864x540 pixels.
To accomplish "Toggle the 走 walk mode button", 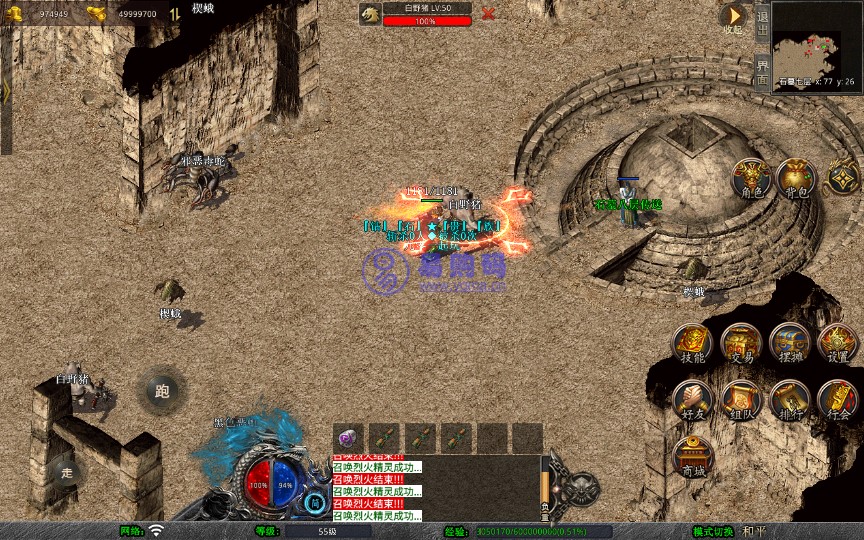I will pos(67,471).
